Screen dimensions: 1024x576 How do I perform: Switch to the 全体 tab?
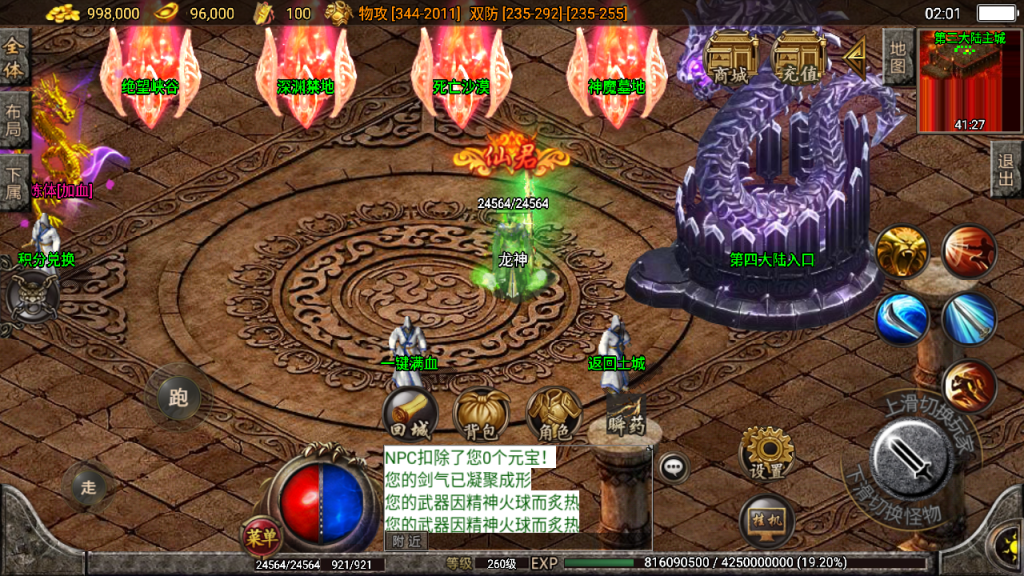pos(14,59)
